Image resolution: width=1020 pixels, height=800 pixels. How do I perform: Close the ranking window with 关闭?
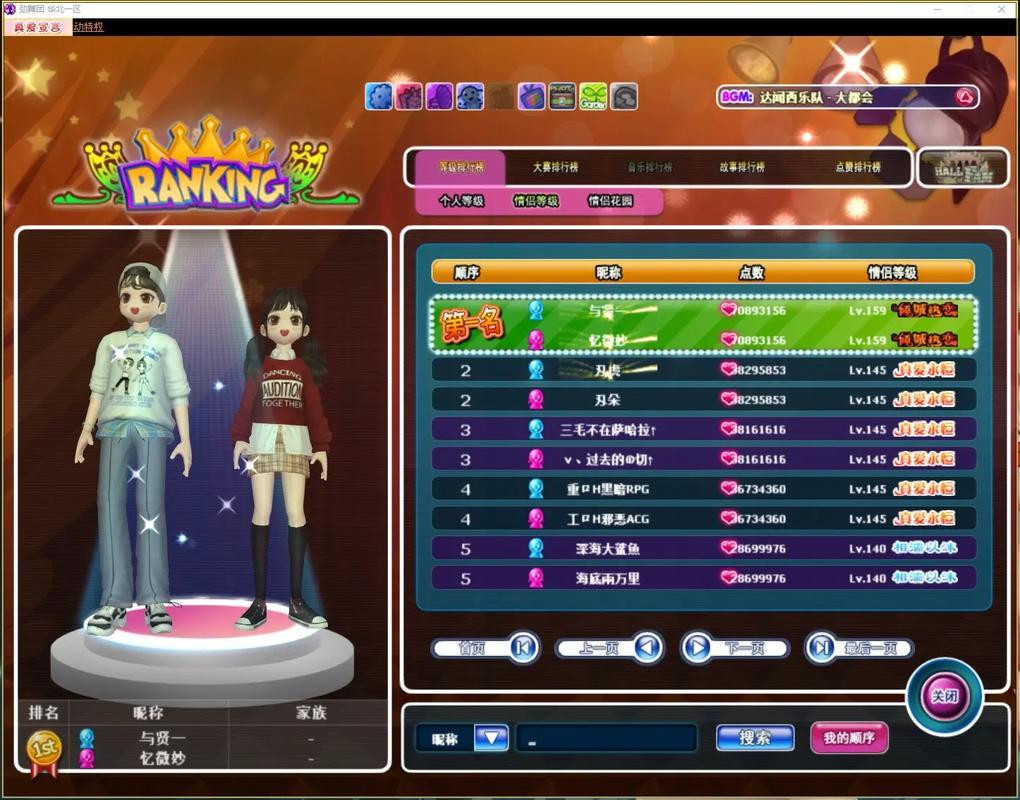[944, 696]
